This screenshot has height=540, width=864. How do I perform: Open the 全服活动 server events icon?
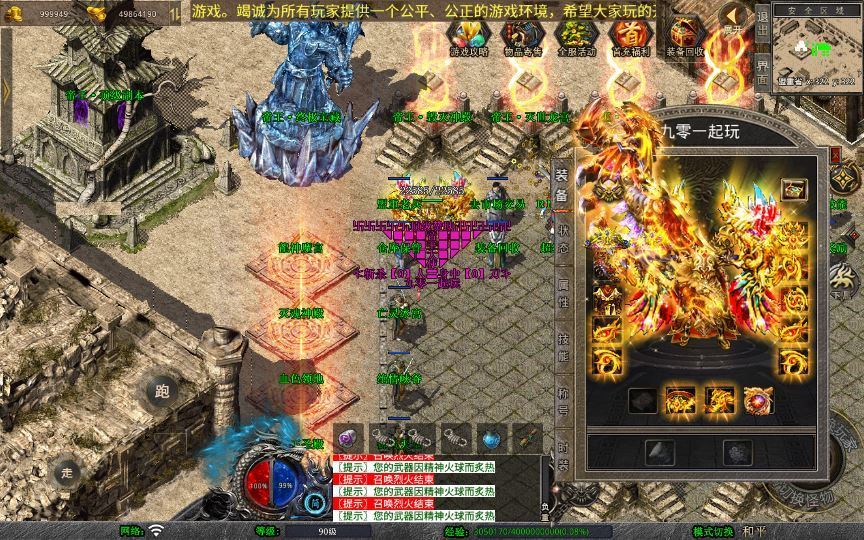(x=574, y=36)
